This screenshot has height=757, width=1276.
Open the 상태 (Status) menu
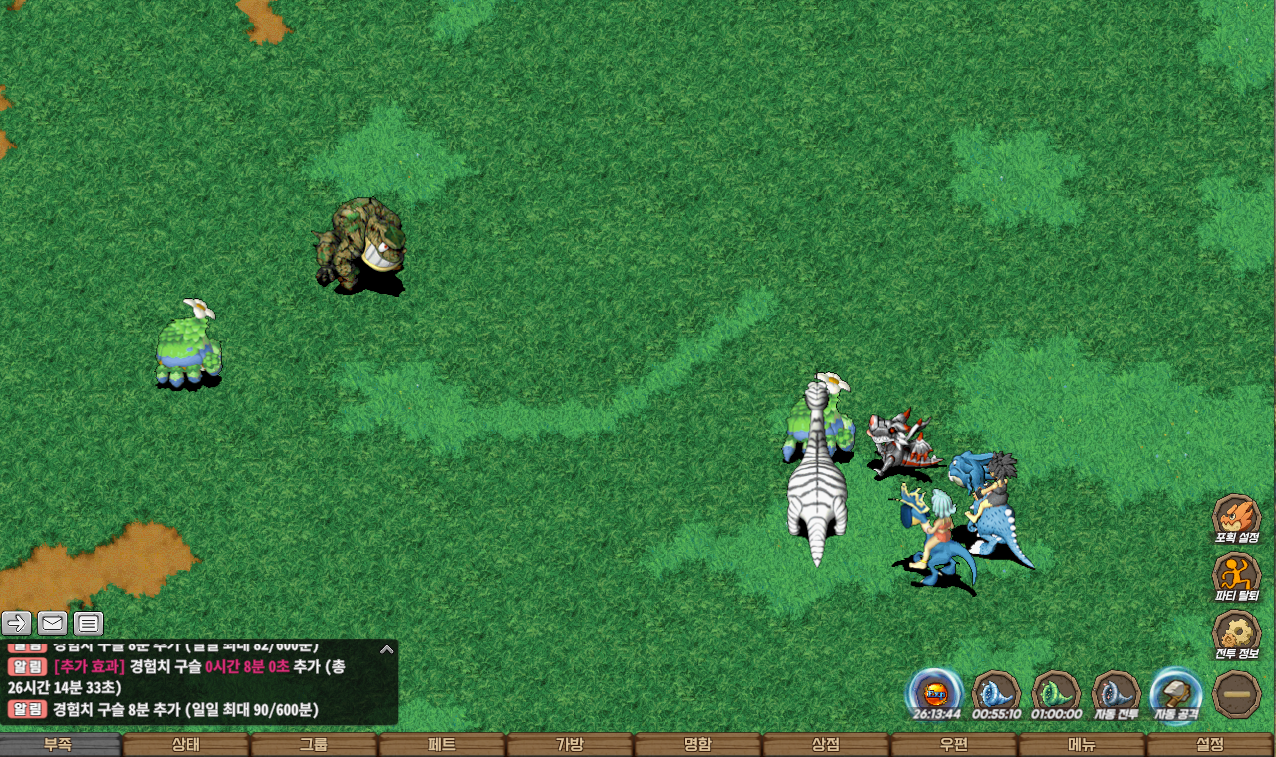pyautogui.click(x=186, y=745)
